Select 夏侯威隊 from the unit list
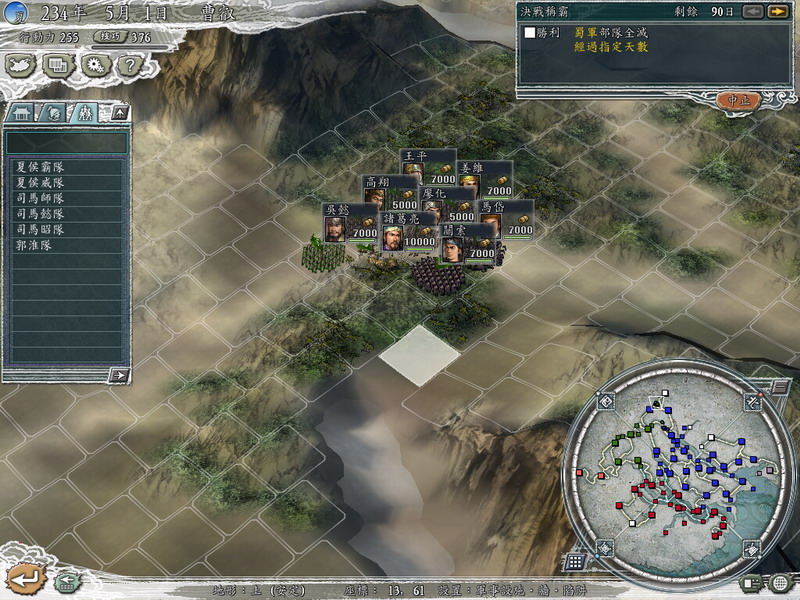Screen dimensions: 800x600 40,183
